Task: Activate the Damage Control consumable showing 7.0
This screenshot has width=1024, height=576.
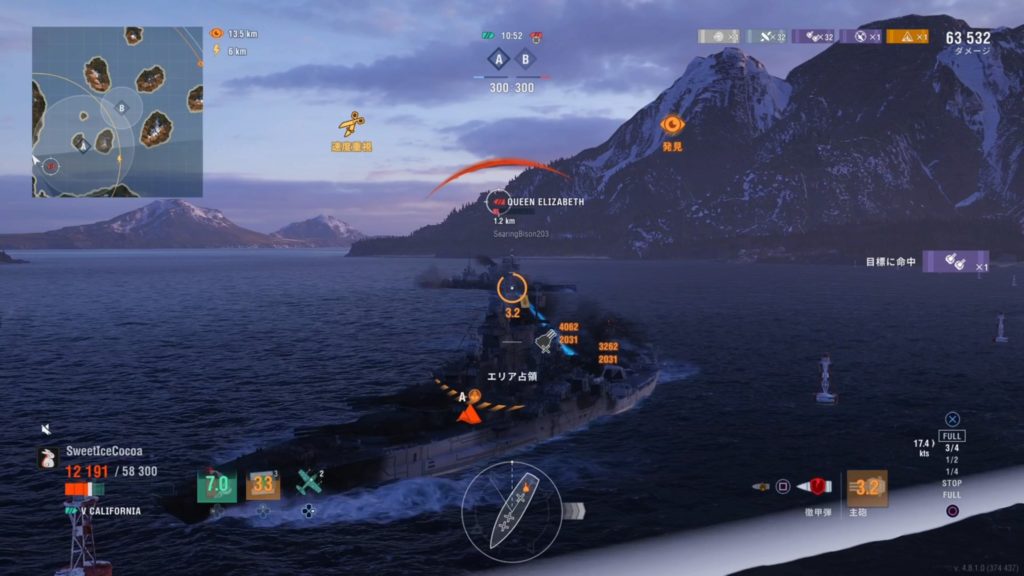Action: pos(216,485)
